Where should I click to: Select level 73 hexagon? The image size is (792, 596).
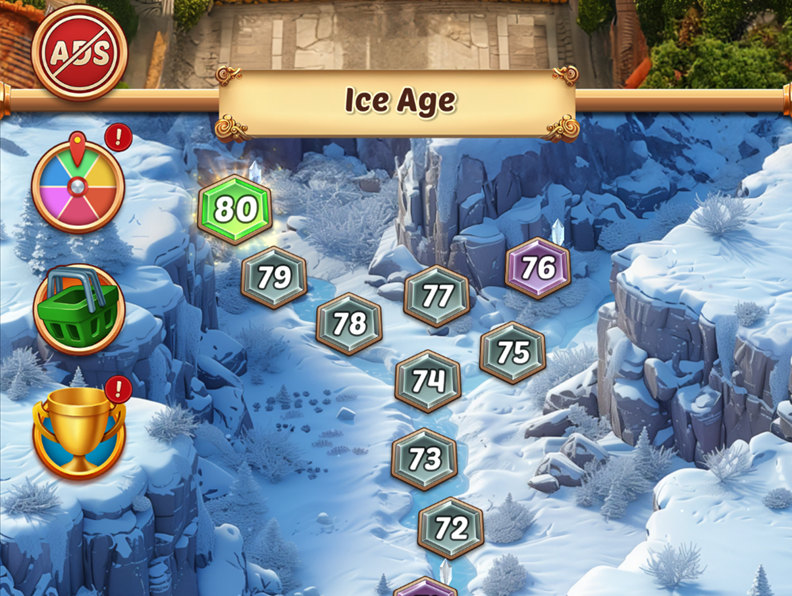425,459
